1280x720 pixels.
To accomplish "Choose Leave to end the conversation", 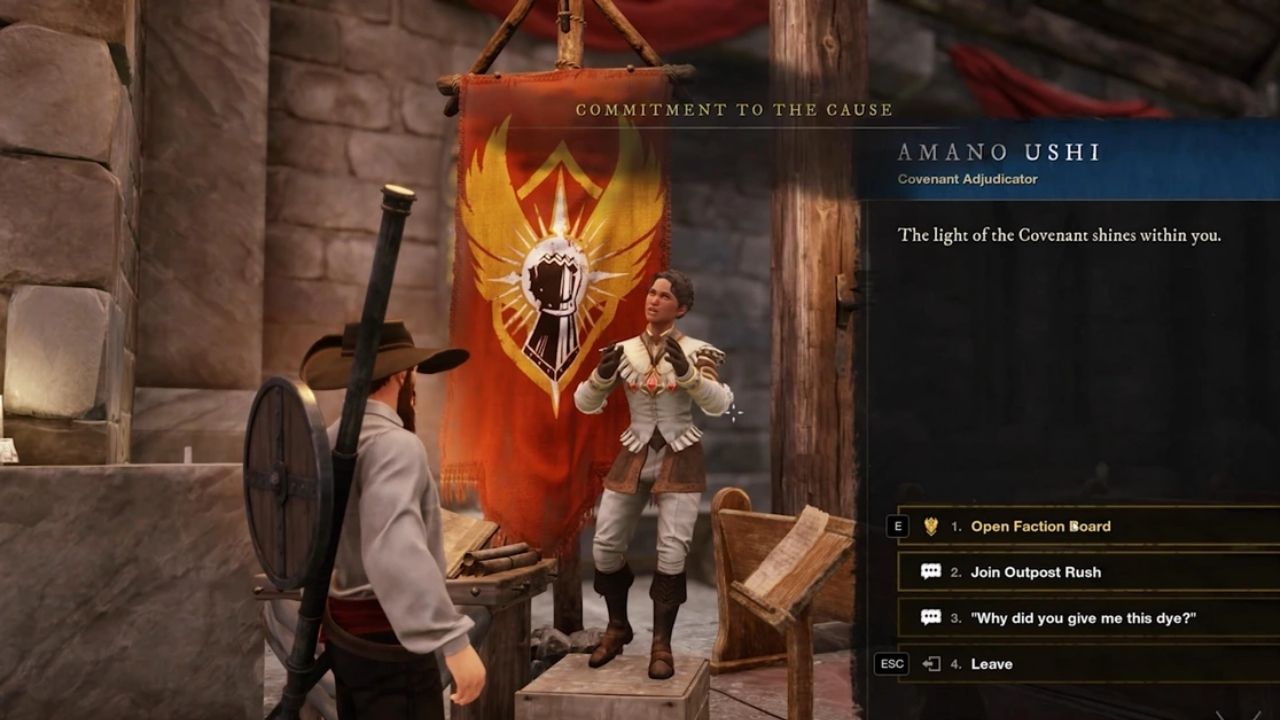I will [x=995, y=663].
